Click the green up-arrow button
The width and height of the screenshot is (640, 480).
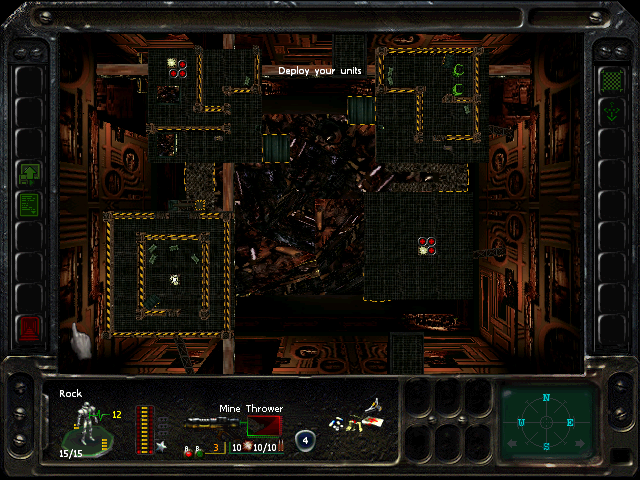(28, 173)
